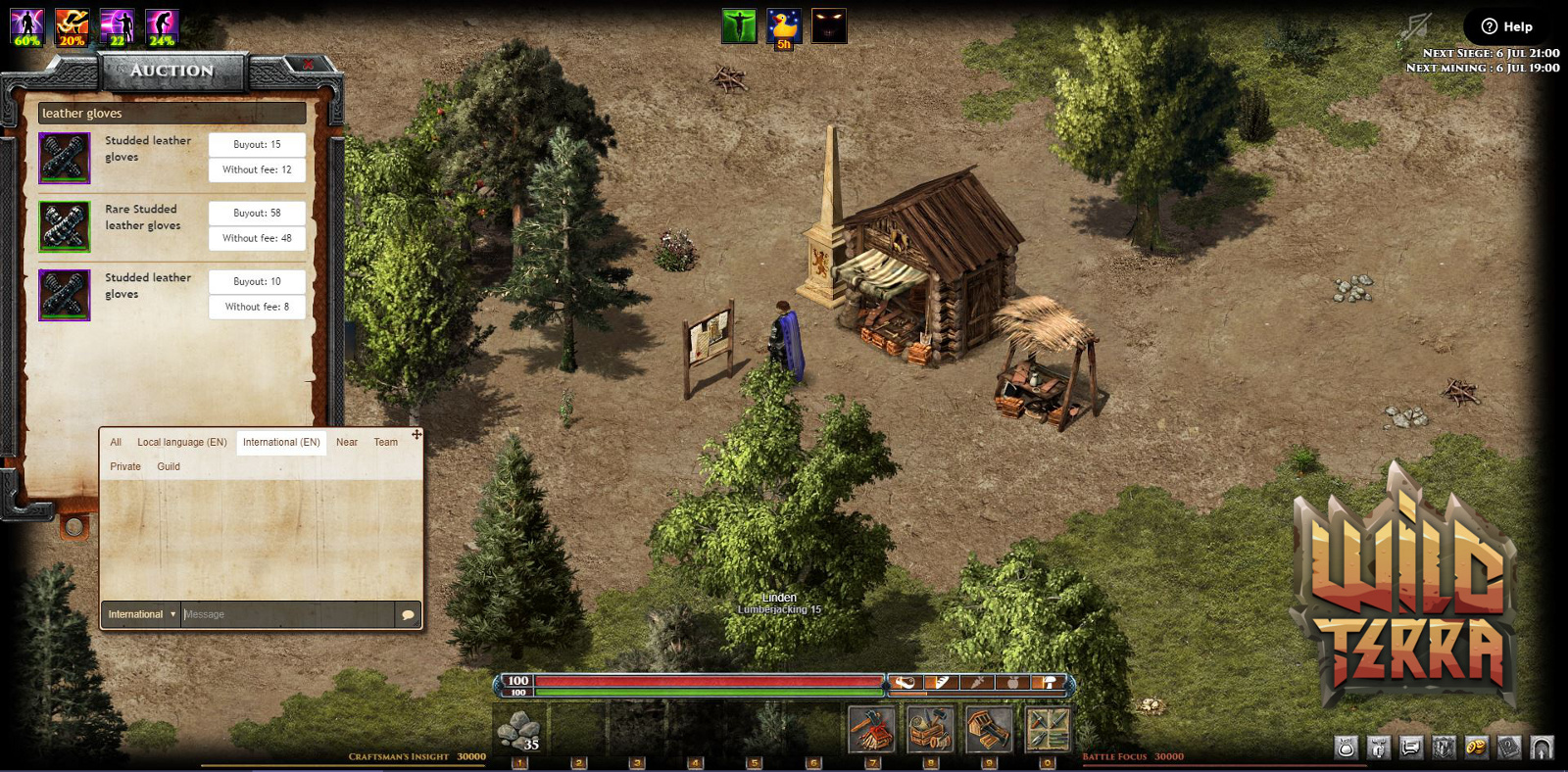Send the chat message with speech bubble button
Screen dimensions: 1568x772
[408, 614]
